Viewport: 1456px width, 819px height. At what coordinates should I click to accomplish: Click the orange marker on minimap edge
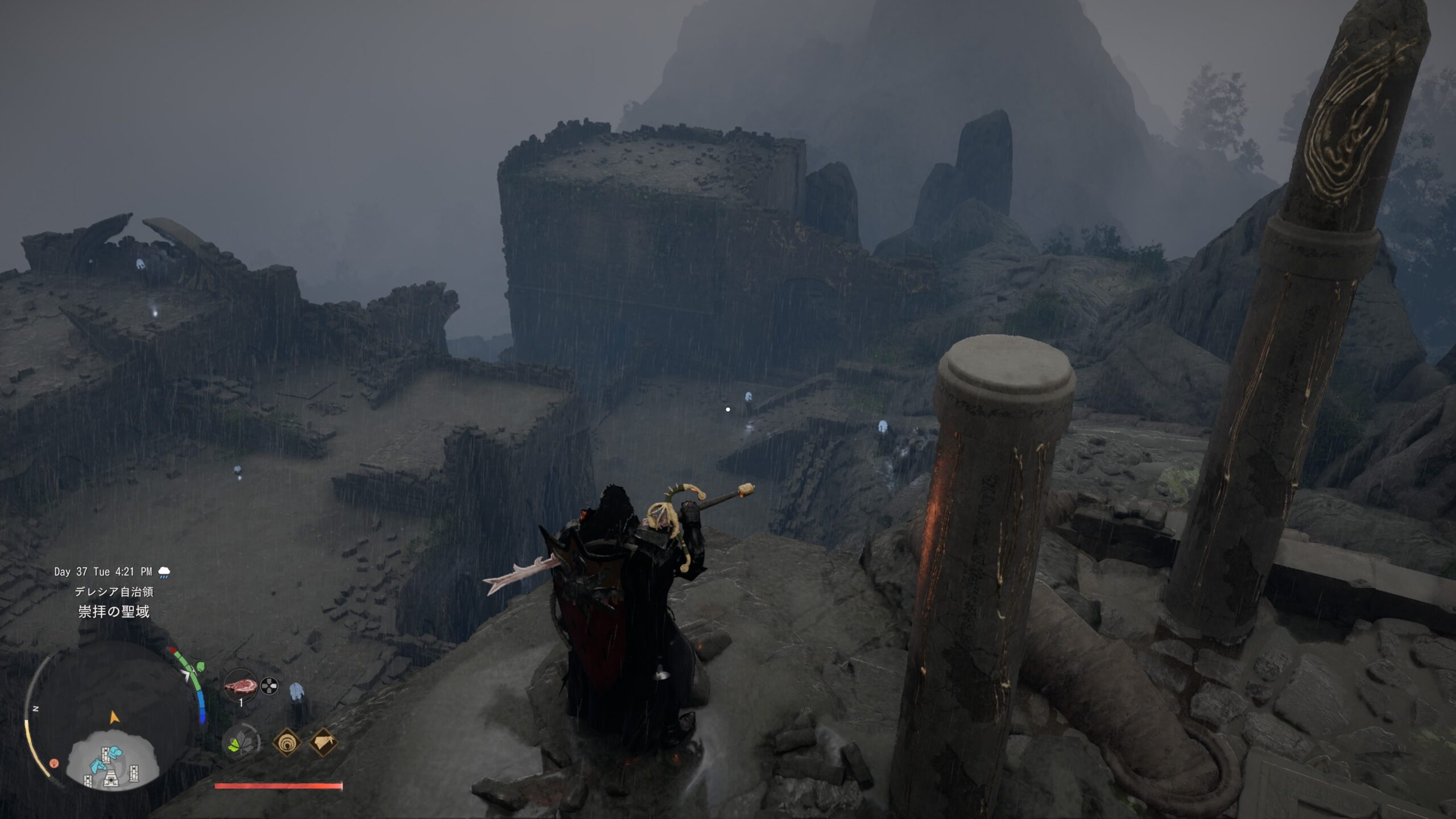pos(55,763)
